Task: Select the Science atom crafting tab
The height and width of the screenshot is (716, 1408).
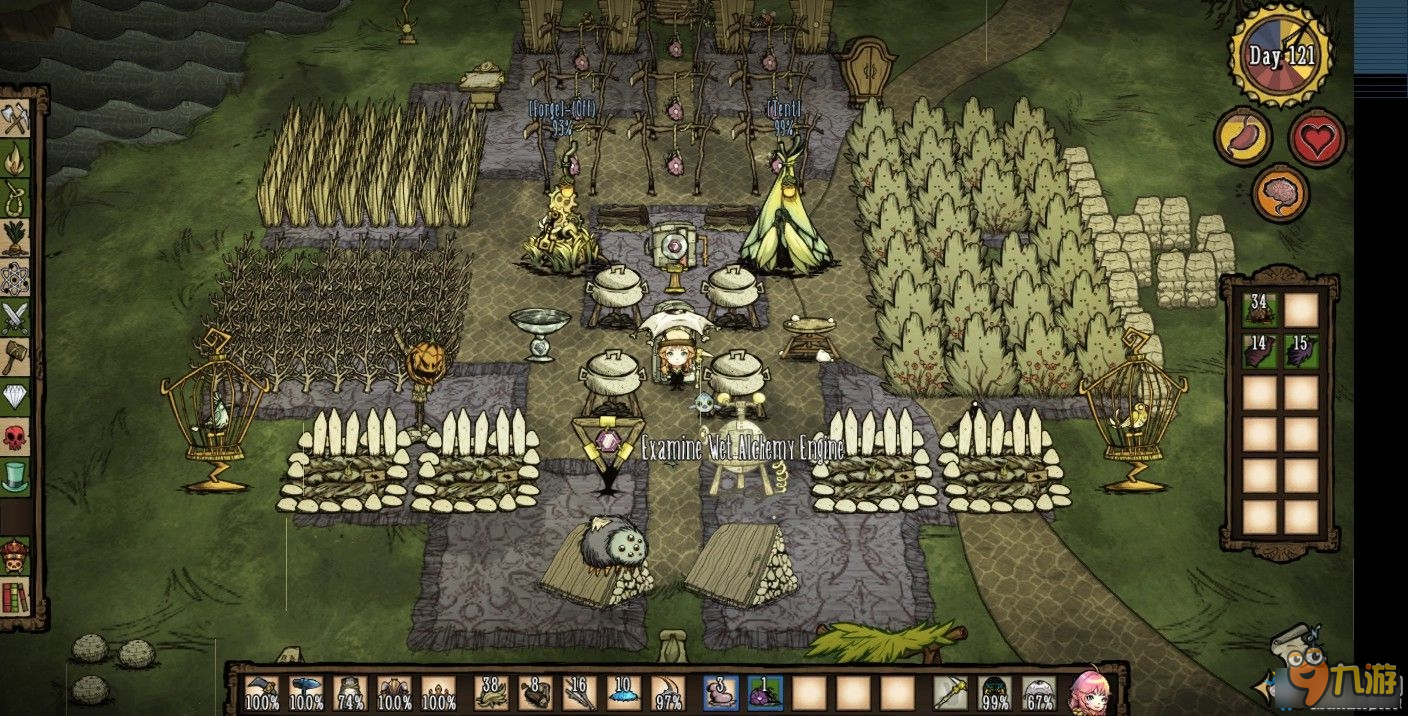Action: 16,278
